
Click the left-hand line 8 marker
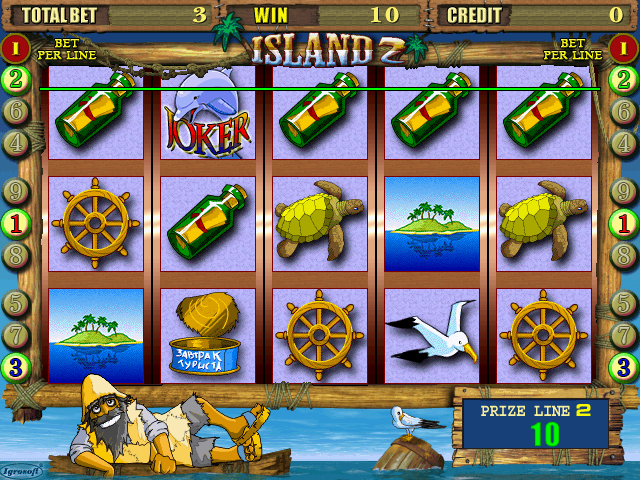pyautogui.click(x=15, y=254)
